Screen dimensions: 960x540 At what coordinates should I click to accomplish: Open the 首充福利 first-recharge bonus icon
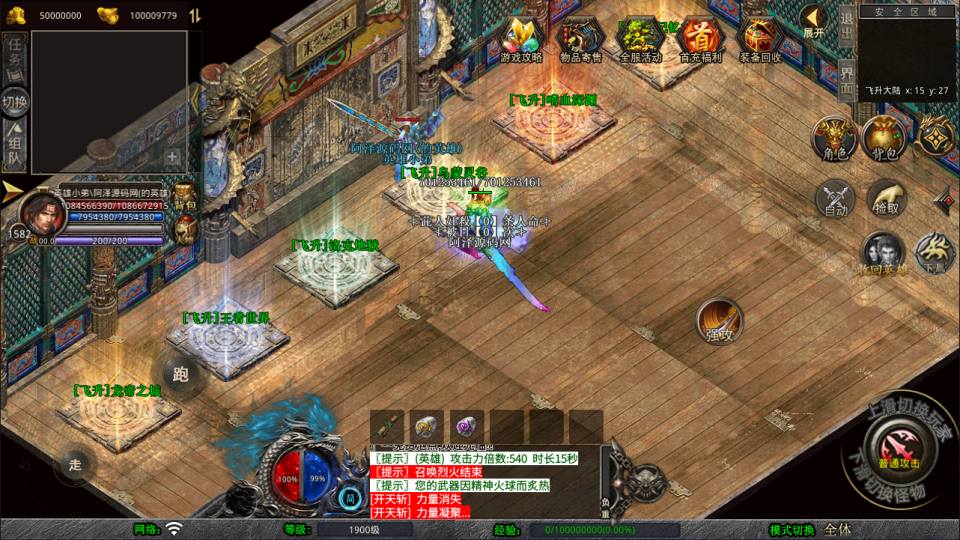pos(699,40)
